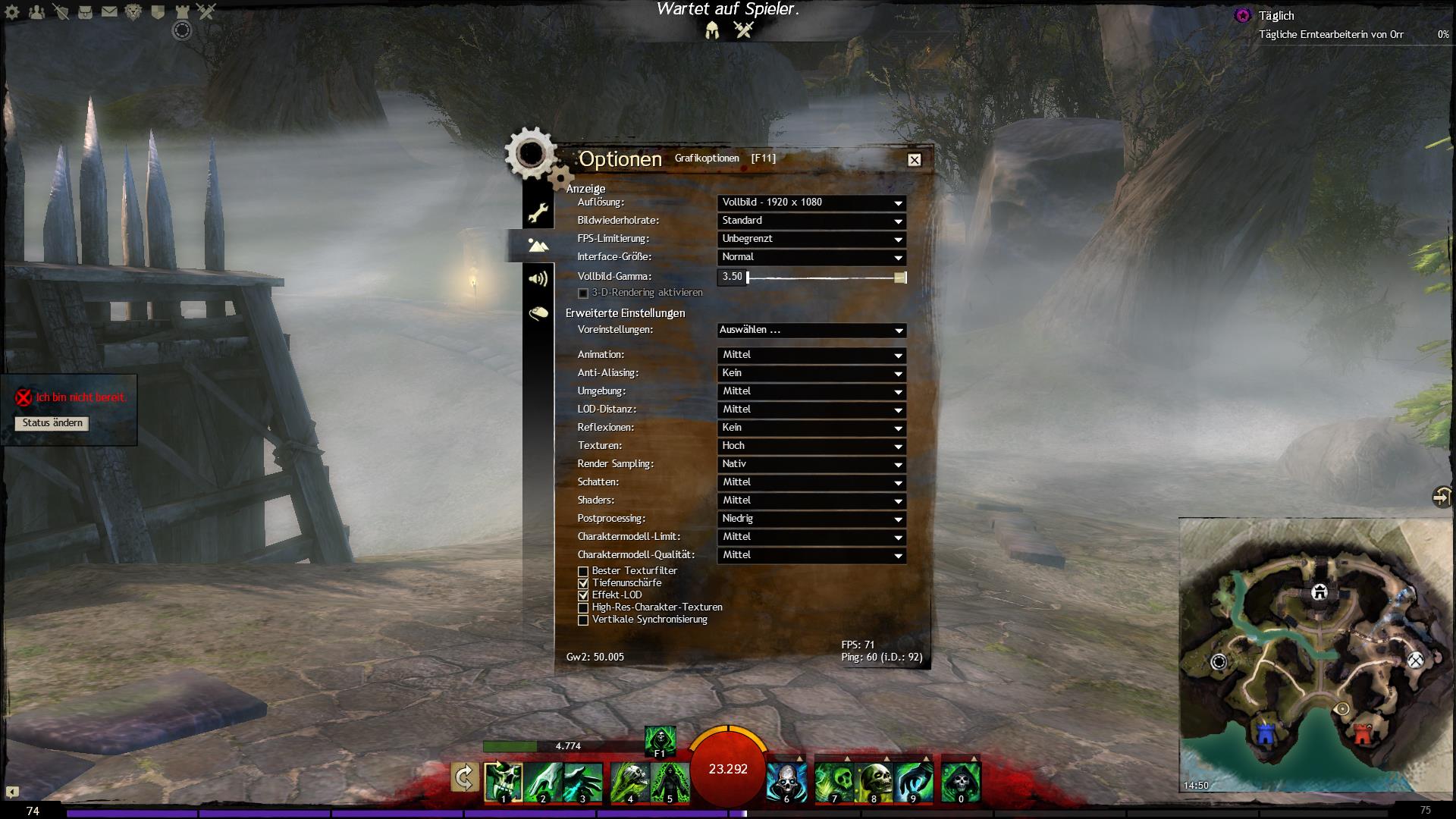This screenshot has height=819, width=1456.
Task: Open the FPS-Limitierung dropdown
Action: pyautogui.click(x=811, y=239)
